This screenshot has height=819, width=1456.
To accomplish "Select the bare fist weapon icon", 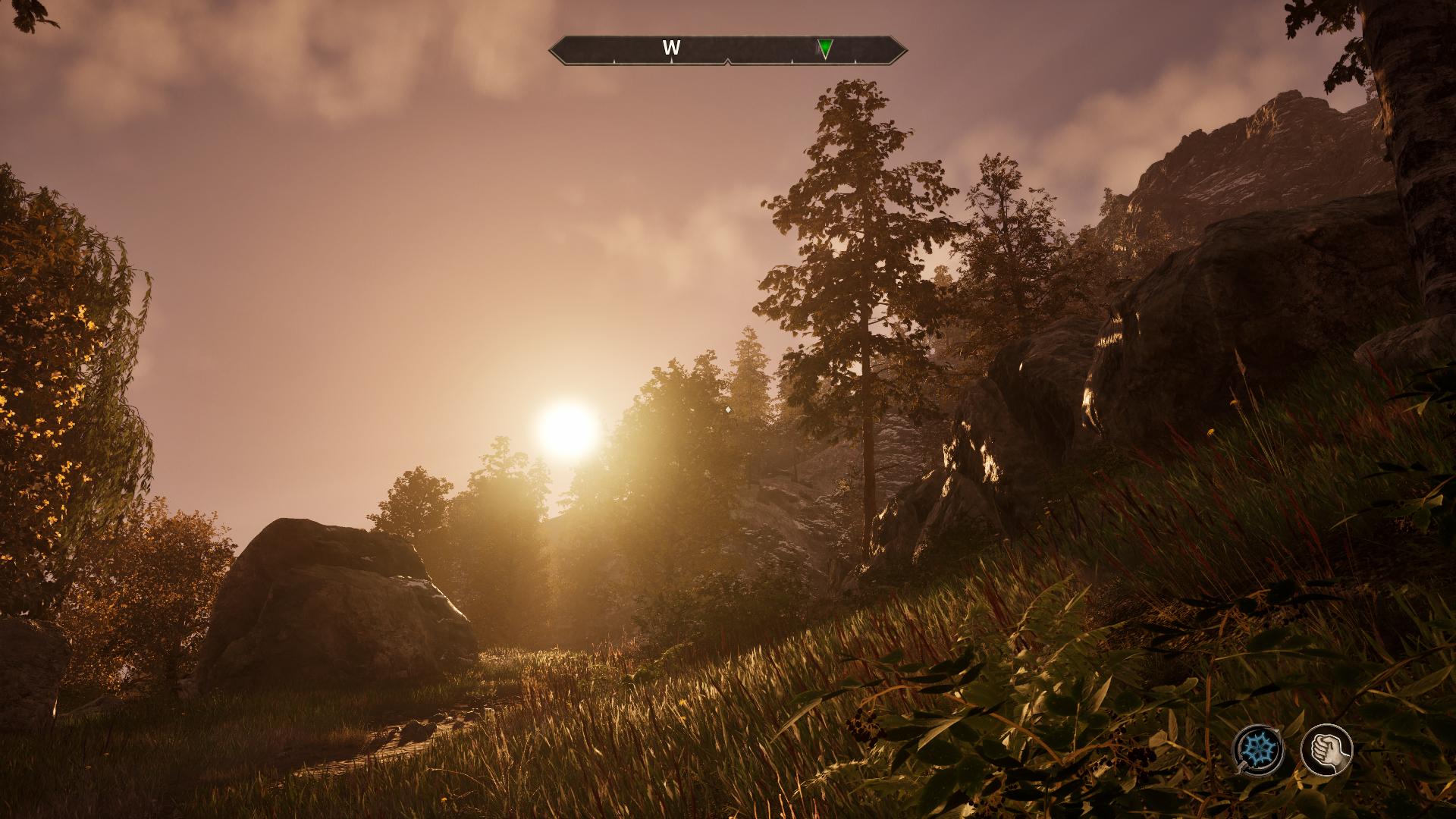I will [1327, 750].
